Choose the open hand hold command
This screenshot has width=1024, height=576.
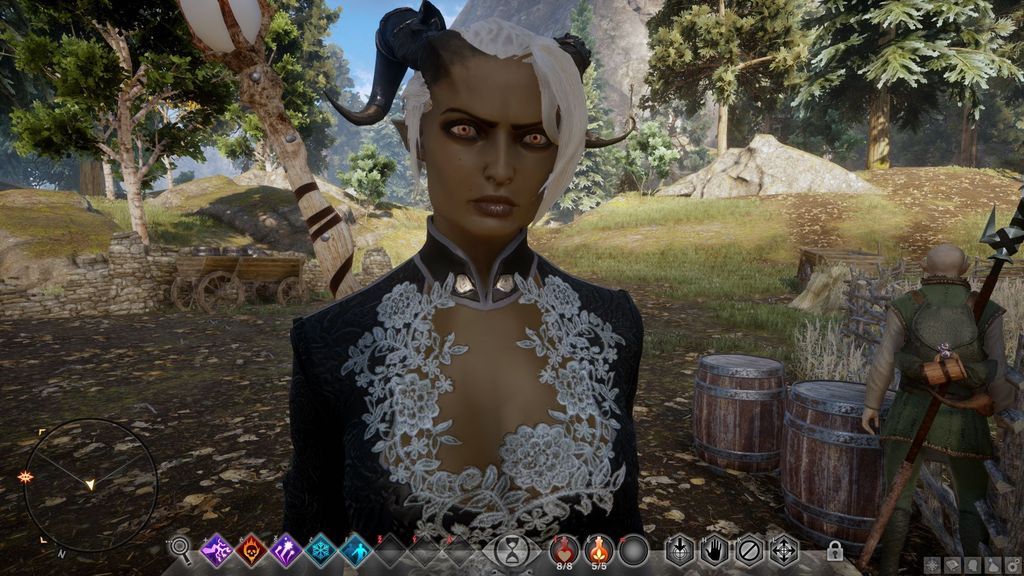(x=714, y=549)
